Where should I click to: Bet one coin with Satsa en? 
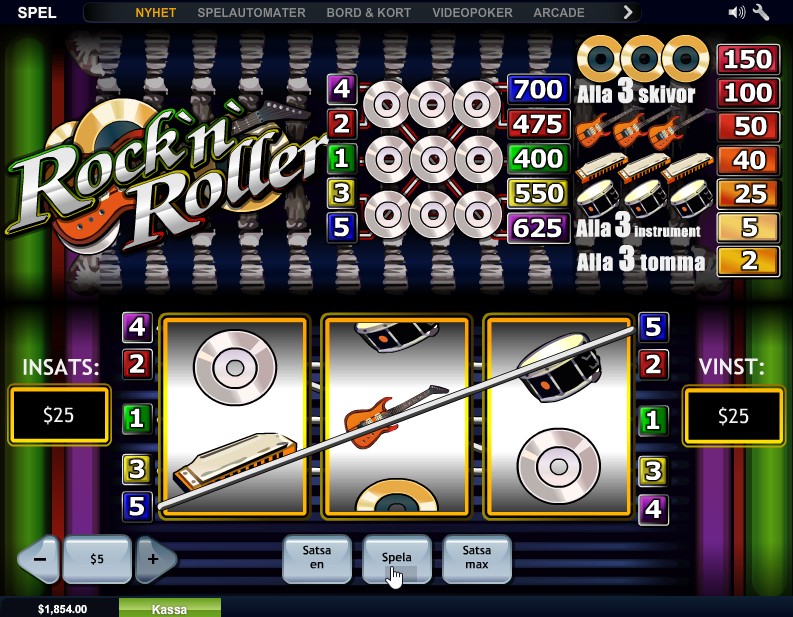click(x=317, y=559)
